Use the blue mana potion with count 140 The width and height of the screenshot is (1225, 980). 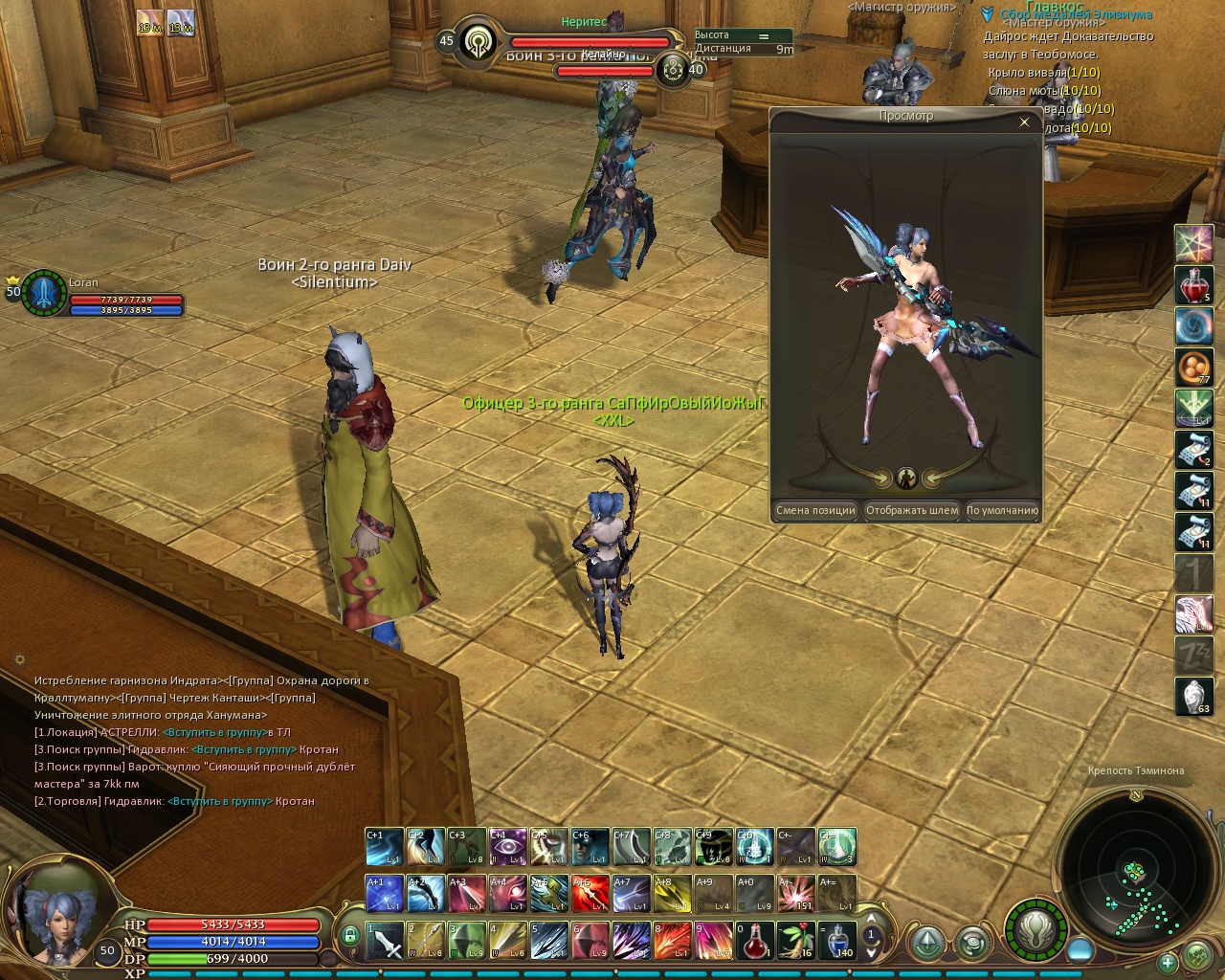click(x=838, y=941)
